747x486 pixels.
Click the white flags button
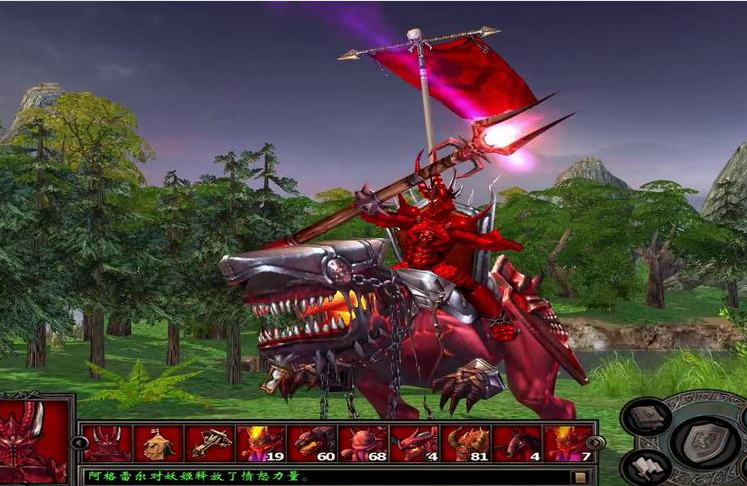(x=645, y=465)
